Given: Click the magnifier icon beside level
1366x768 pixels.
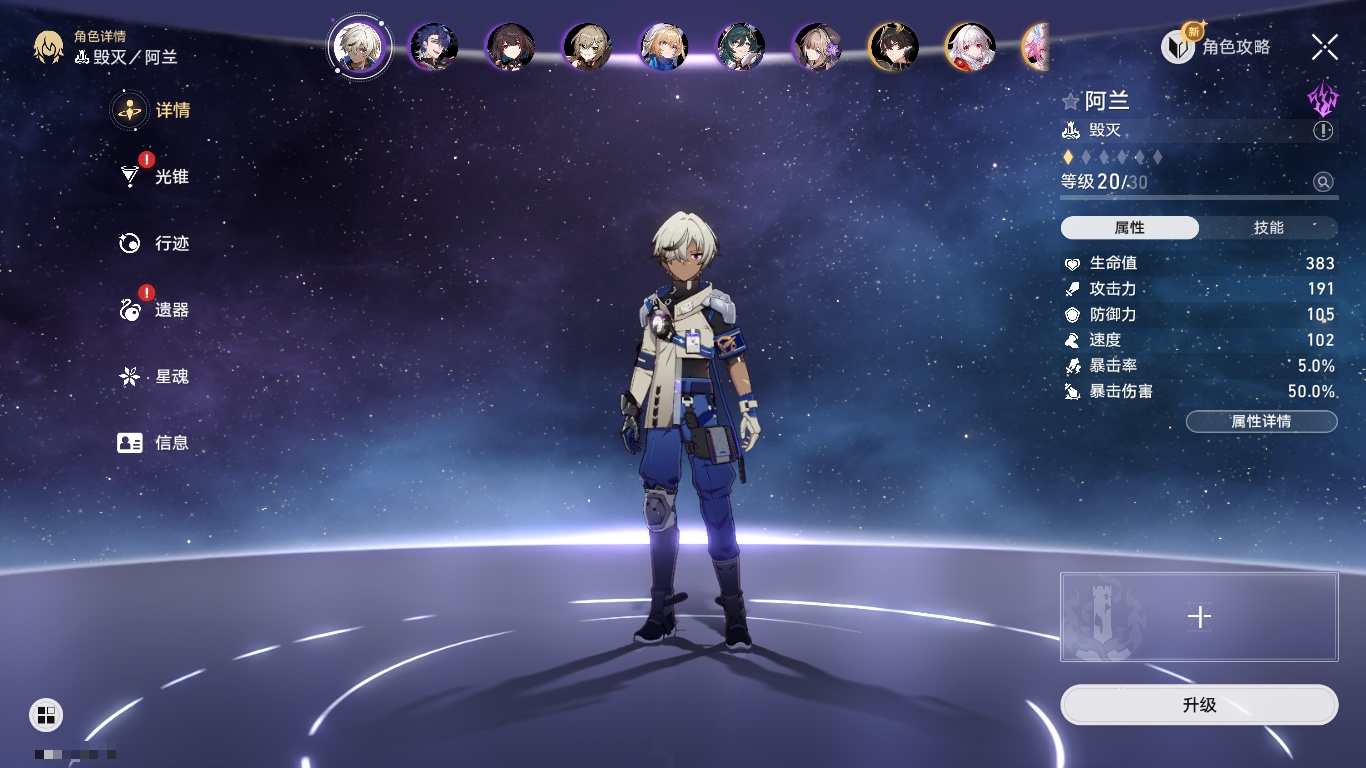Looking at the screenshot, I should 1323,182.
